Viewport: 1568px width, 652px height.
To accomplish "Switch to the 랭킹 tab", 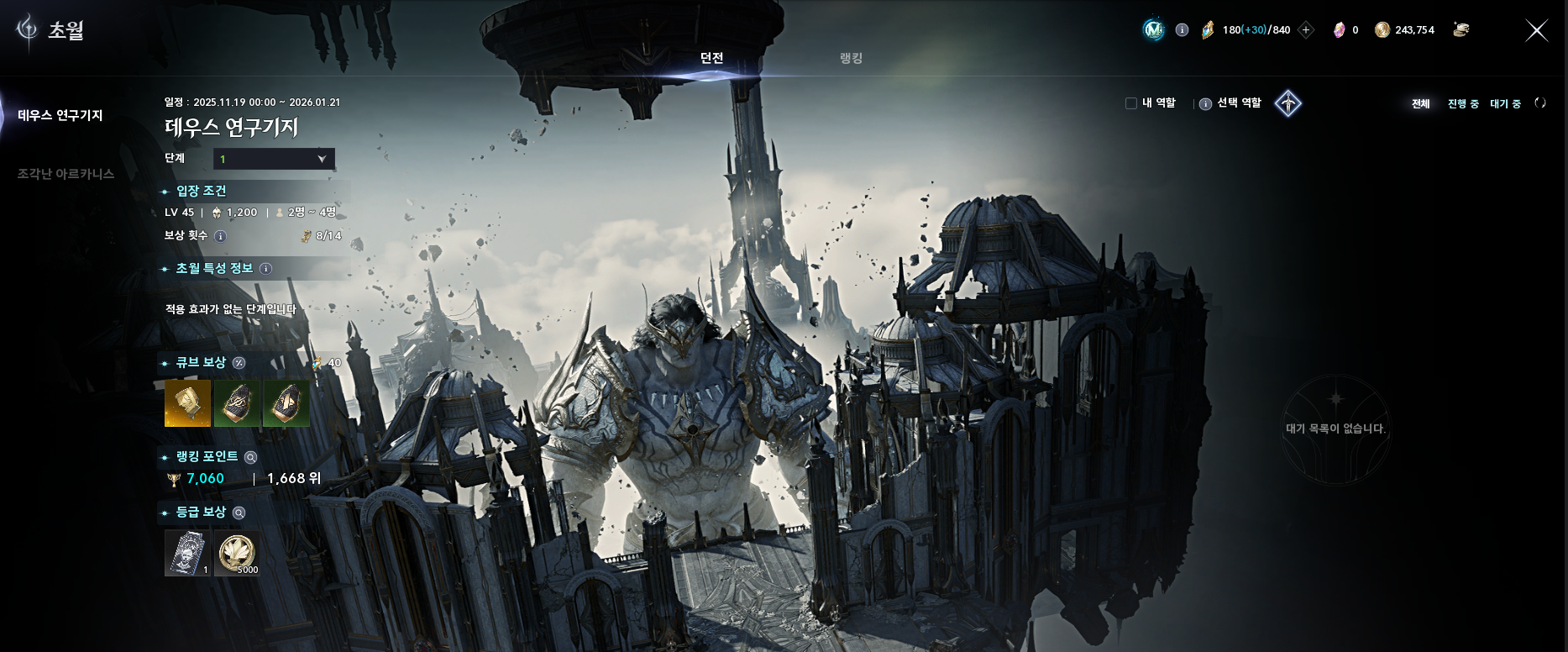I will point(851,58).
